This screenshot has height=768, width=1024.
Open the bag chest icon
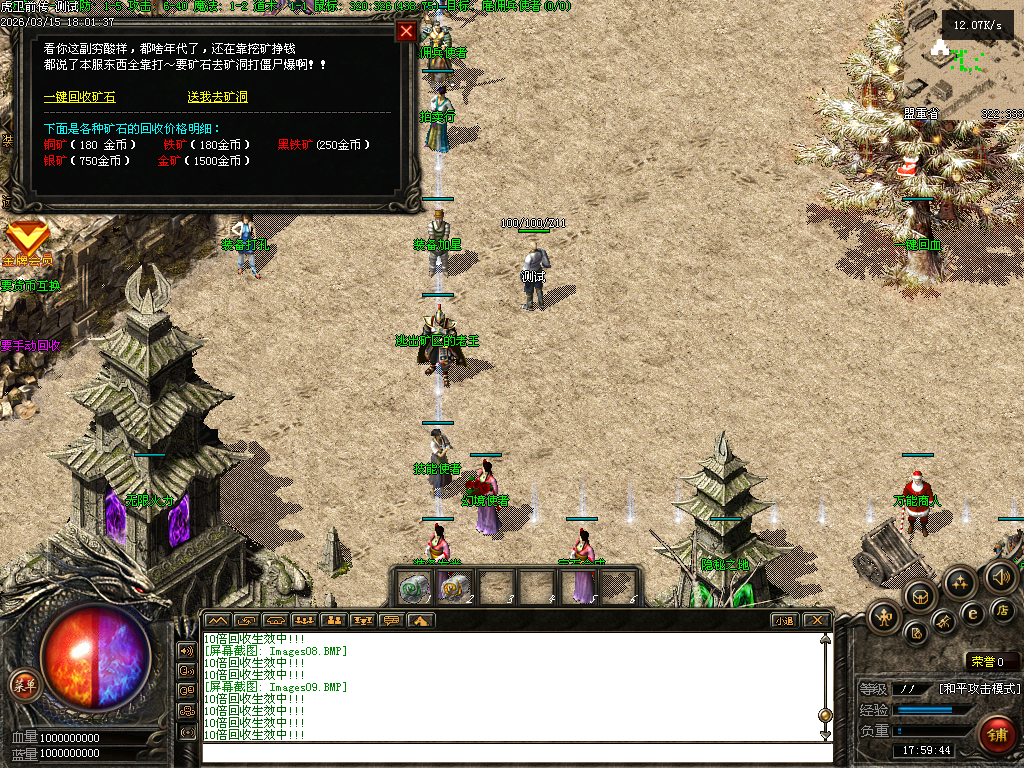pyautogui.click(x=919, y=597)
